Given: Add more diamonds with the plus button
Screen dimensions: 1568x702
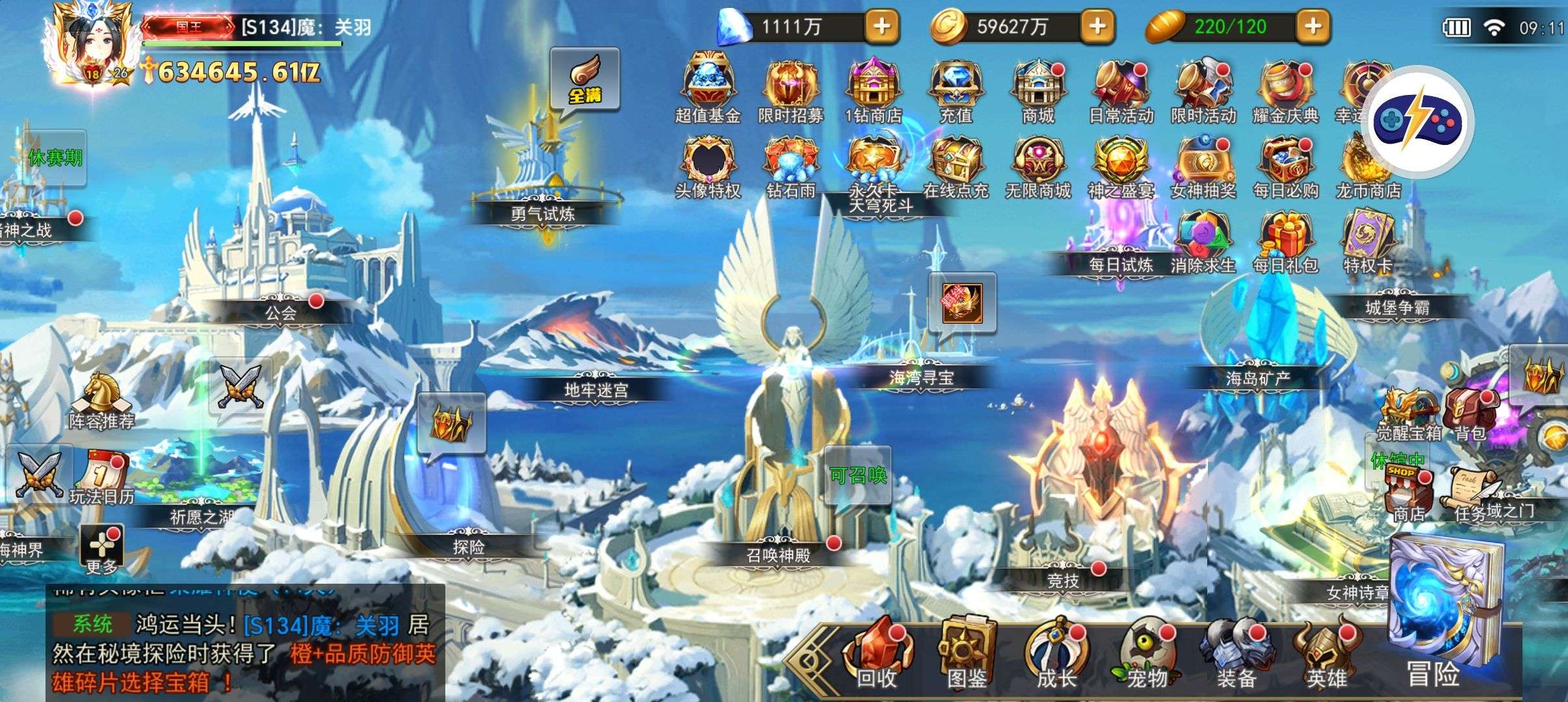Looking at the screenshot, I should (x=882, y=27).
